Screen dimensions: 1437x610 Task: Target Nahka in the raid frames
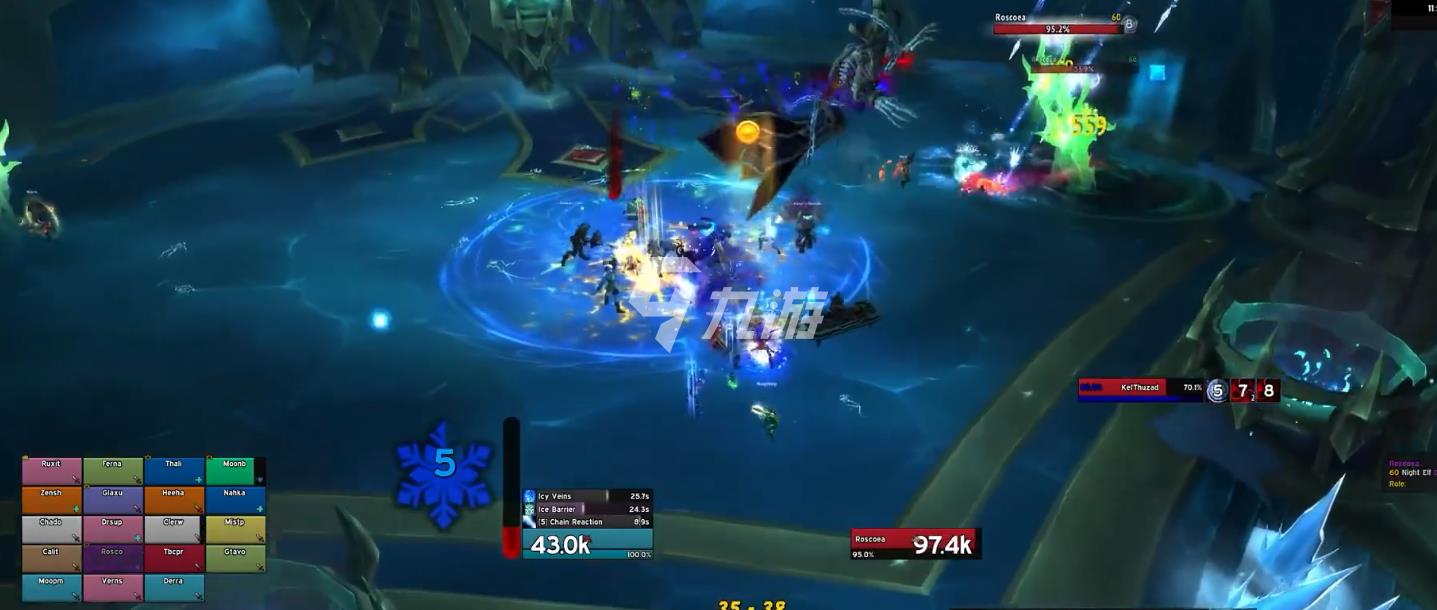point(235,500)
